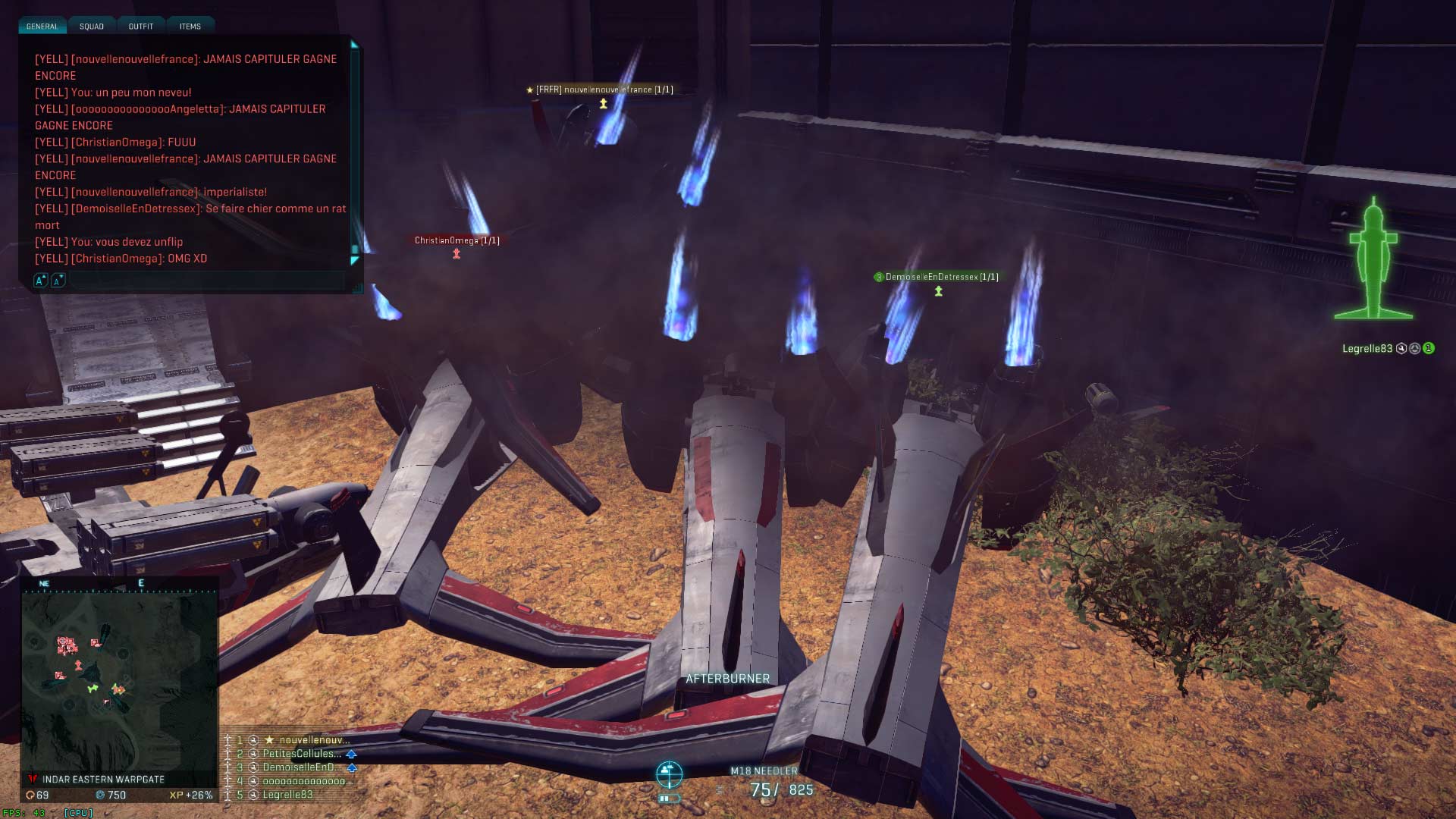Image resolution: width=1456 pixels, height=819 pixels.
Task: Increase chat font size with A-up button
Action: click(41, 281)
